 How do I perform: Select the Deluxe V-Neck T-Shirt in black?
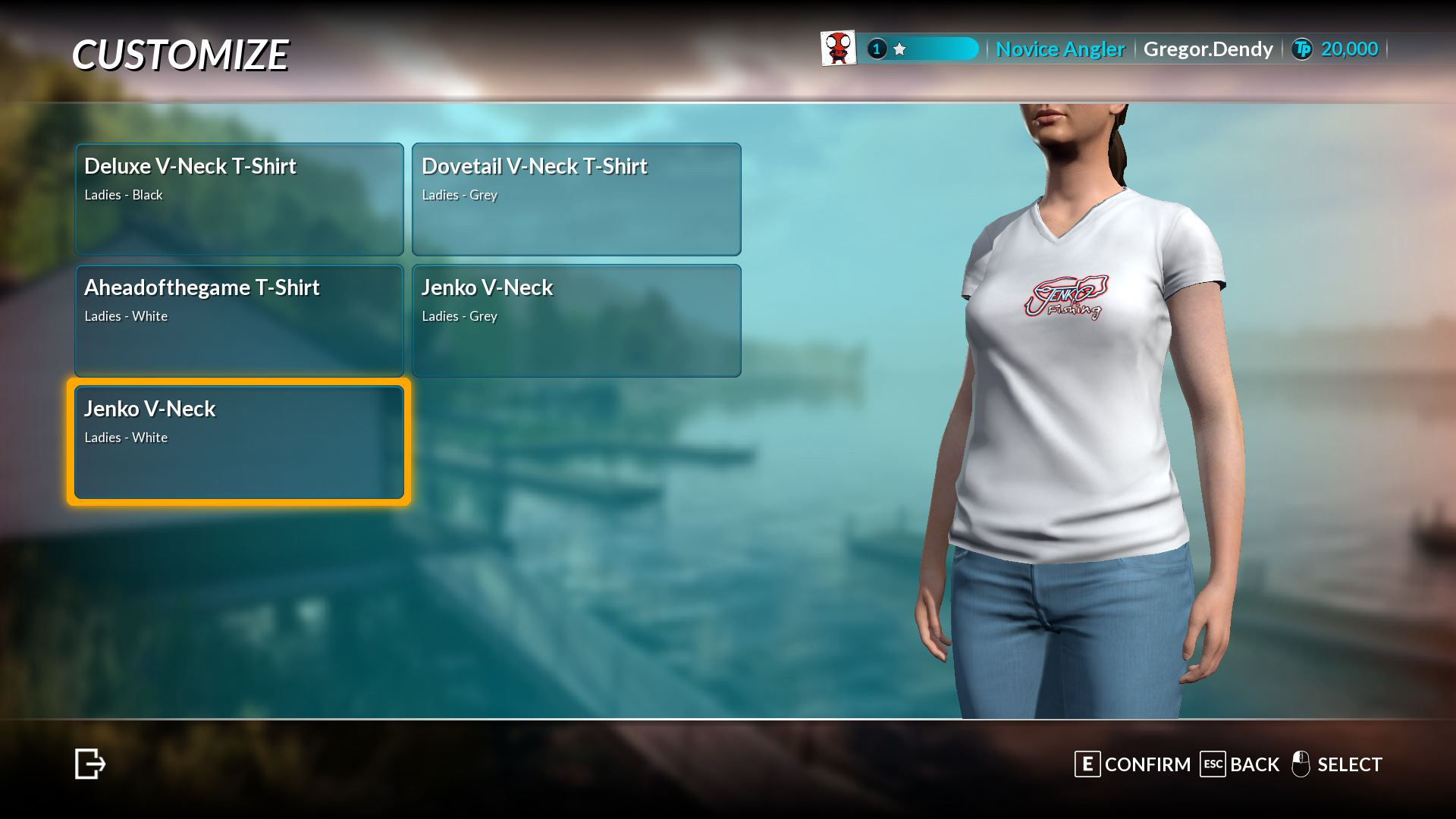(x=239, y=199)
